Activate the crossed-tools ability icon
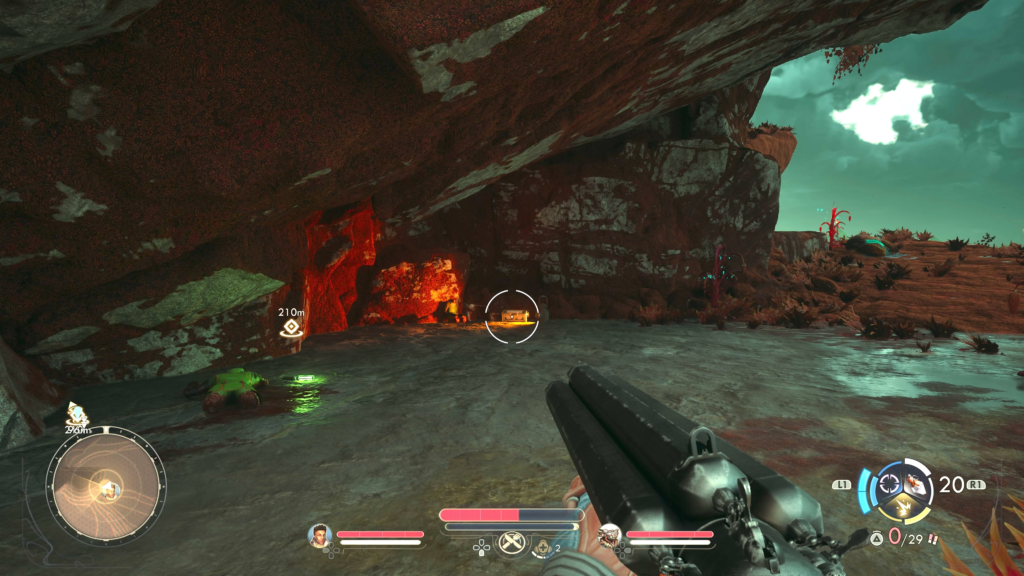The image size is (1024, 576). click(512, 543)
